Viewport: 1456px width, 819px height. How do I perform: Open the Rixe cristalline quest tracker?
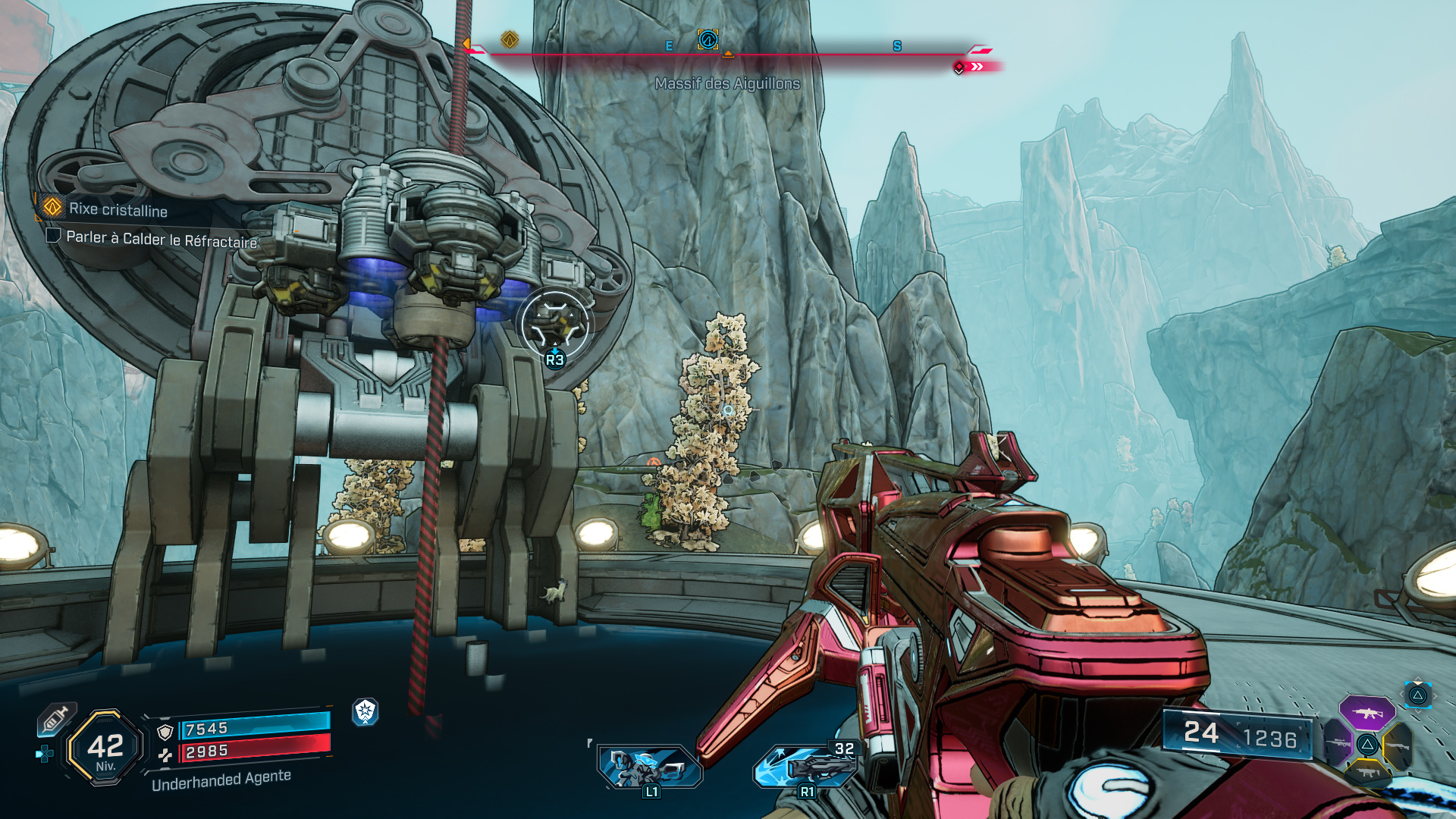118,209
